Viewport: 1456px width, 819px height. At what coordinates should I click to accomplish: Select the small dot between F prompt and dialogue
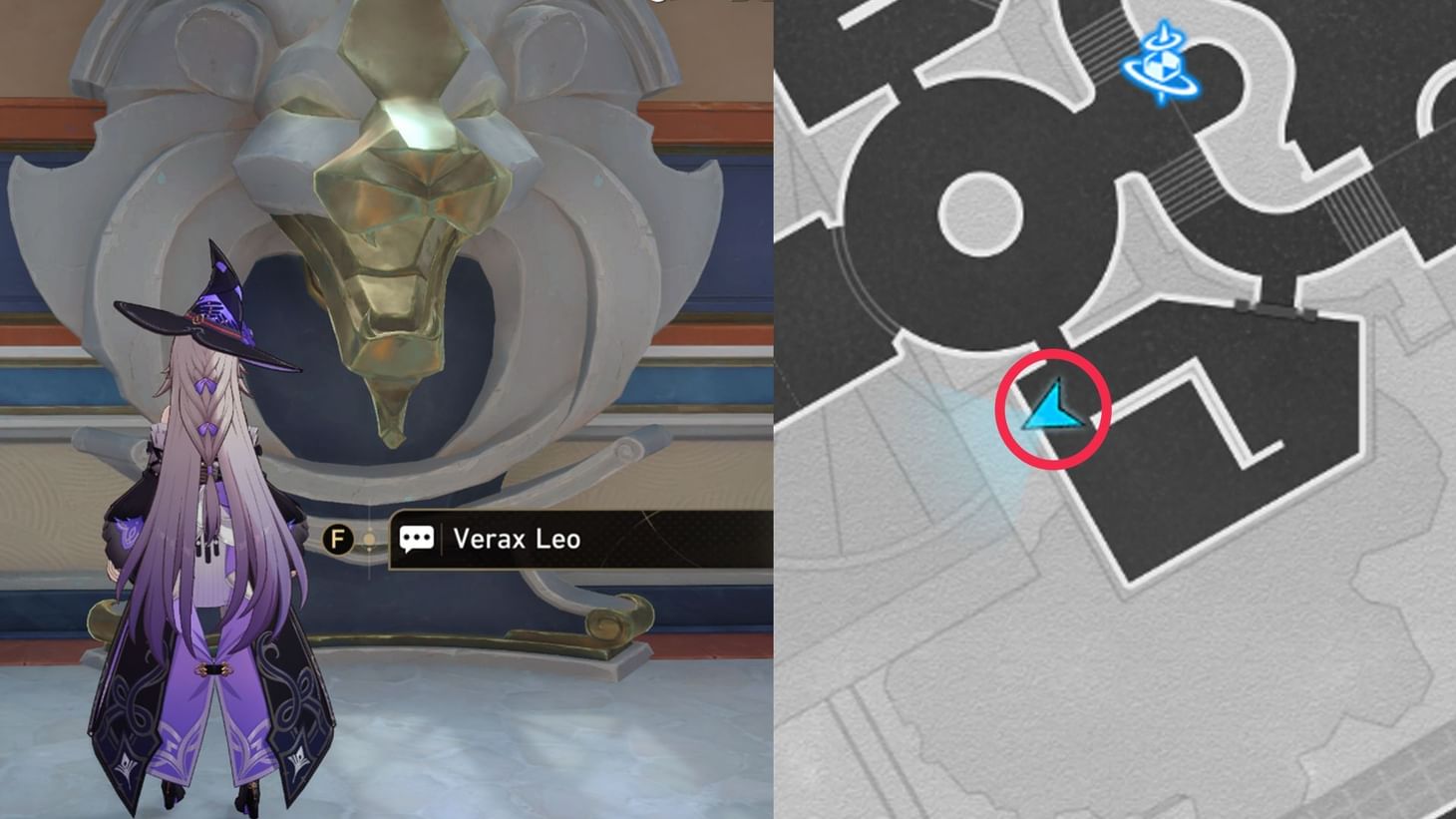(x=368, y=538)
